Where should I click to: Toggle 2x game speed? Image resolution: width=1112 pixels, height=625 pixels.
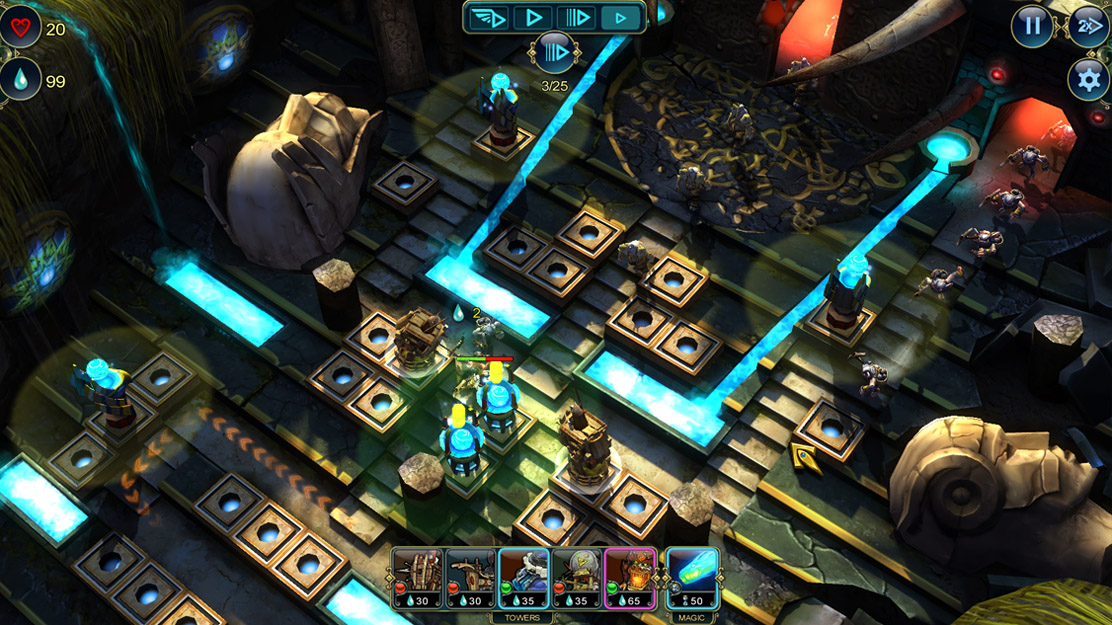point(1088,26)
